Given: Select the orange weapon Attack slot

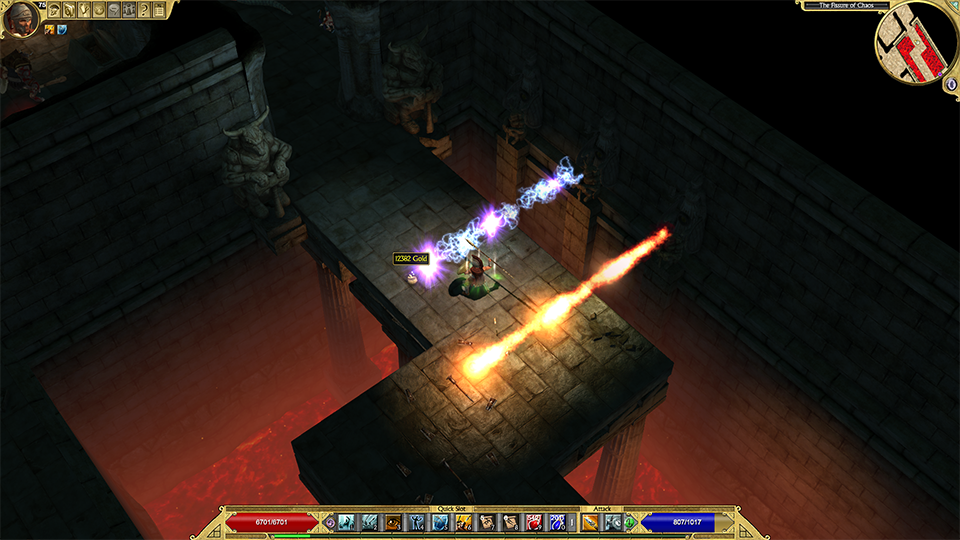Looking at the screenshot, I should (590, 521).
